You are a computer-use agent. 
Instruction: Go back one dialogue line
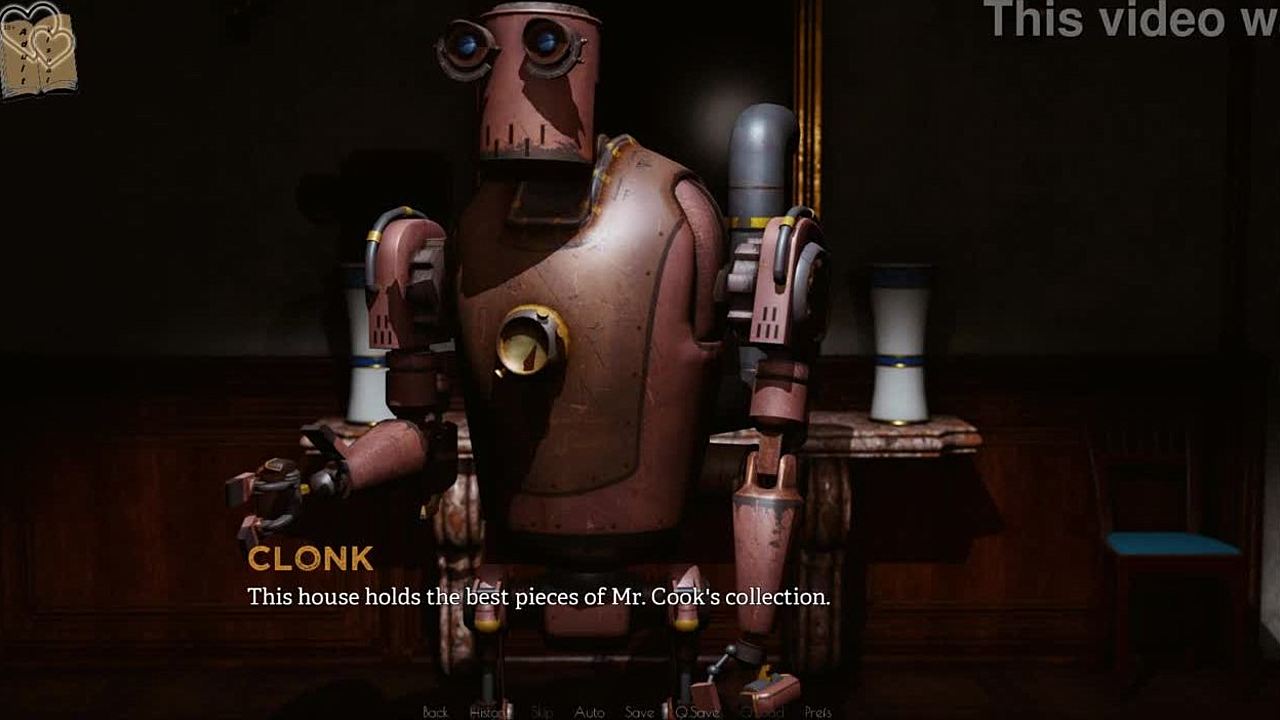435,712
